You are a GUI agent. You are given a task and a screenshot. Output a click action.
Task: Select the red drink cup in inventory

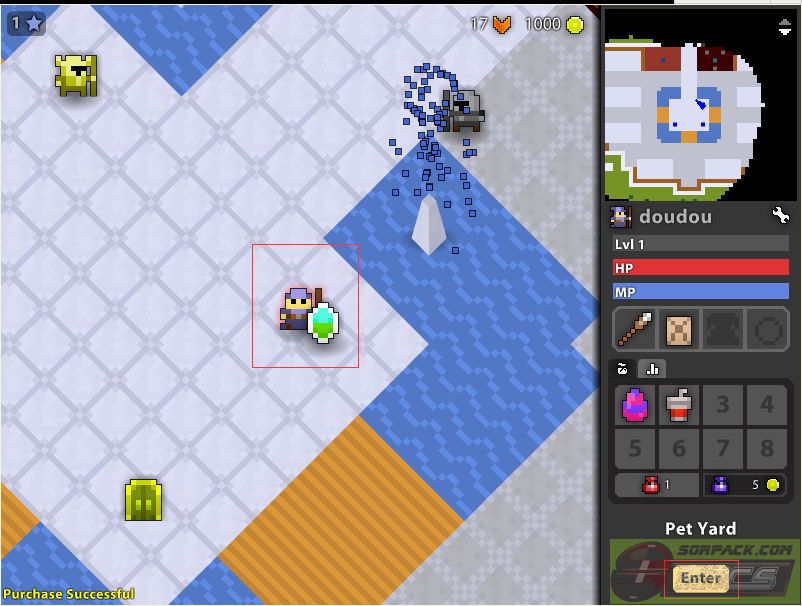click(x=680, y=405)
